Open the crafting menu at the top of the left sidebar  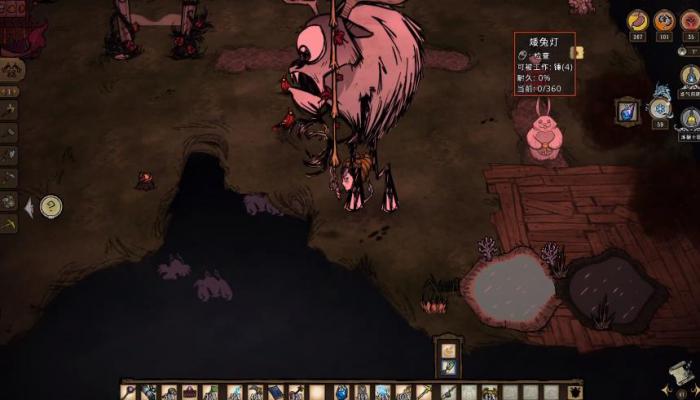pyautogui.click(x=13, y=68)
